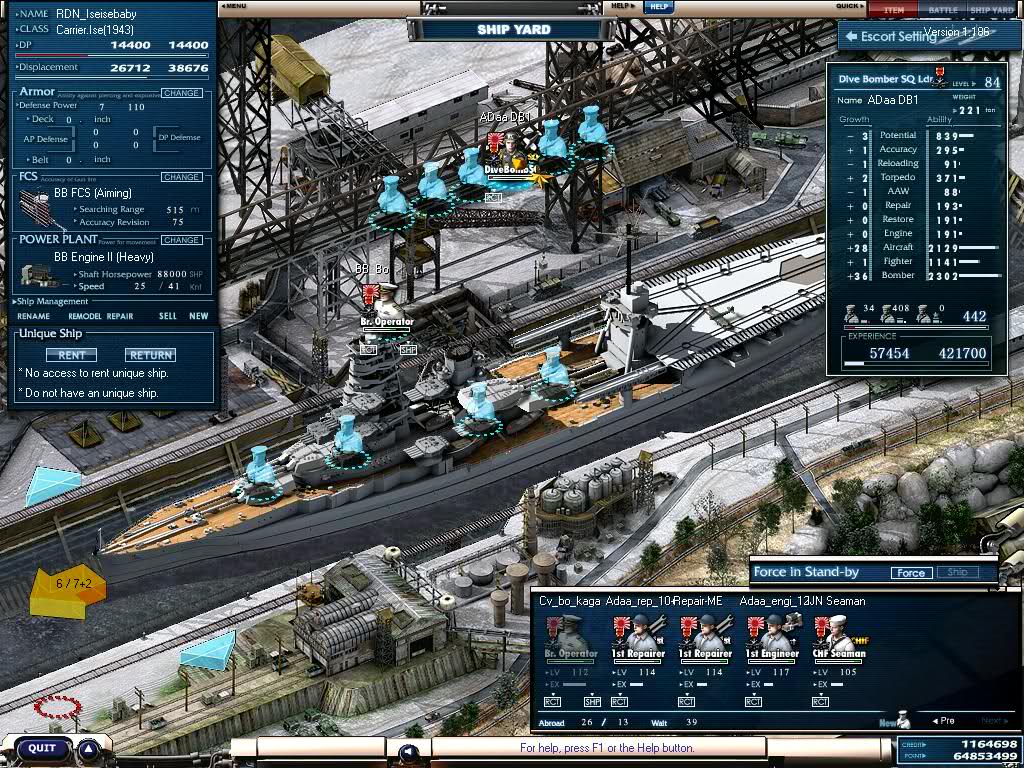Screen dimensions: 1024x768
Task: Switch to the Item quick tab
Action: 893,10
